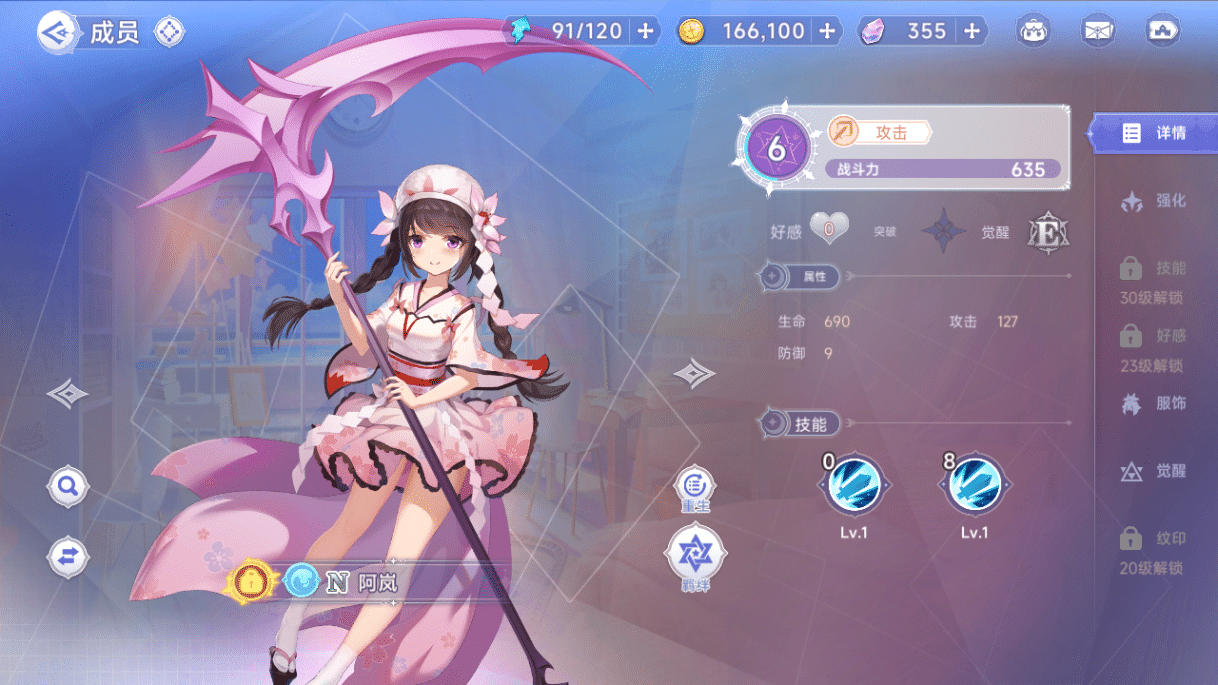Open the 强化 enhance tab
Image resolution: width=1218 pixels, height=685 pixels.
tap(1155, 201)
